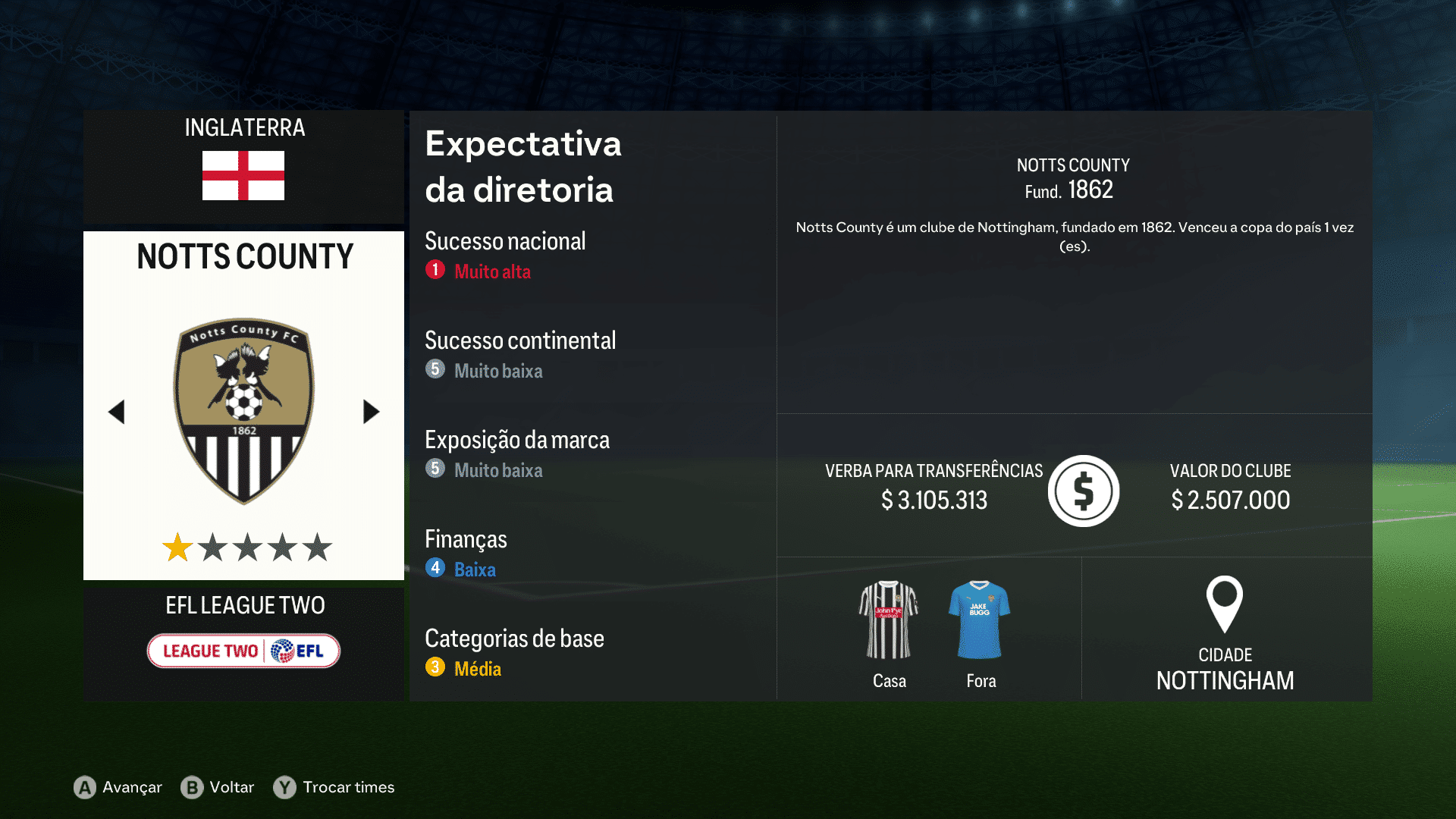The width and height of the screenshot is (1456, 819).
Task: Expand the Sucesso nacional expectation
Action: pyautogui.click(x=505, y=241)
